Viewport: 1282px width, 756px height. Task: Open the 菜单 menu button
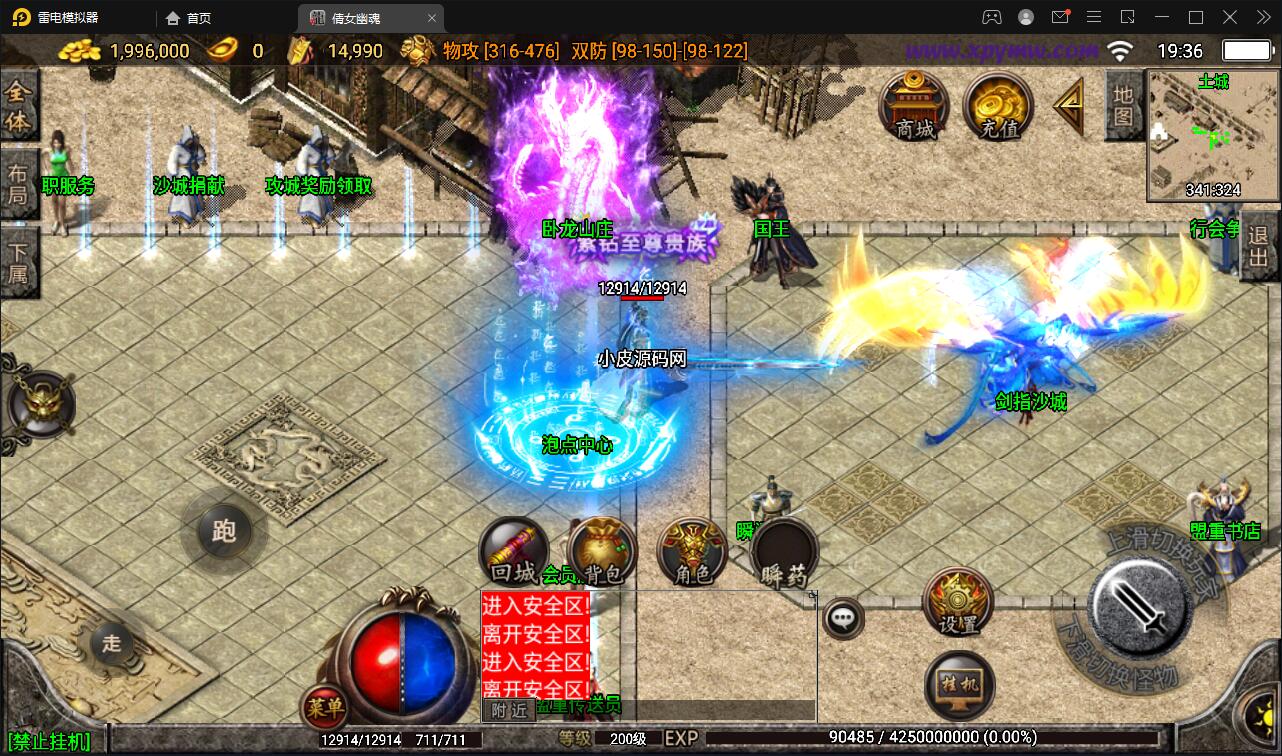point(325,708)
